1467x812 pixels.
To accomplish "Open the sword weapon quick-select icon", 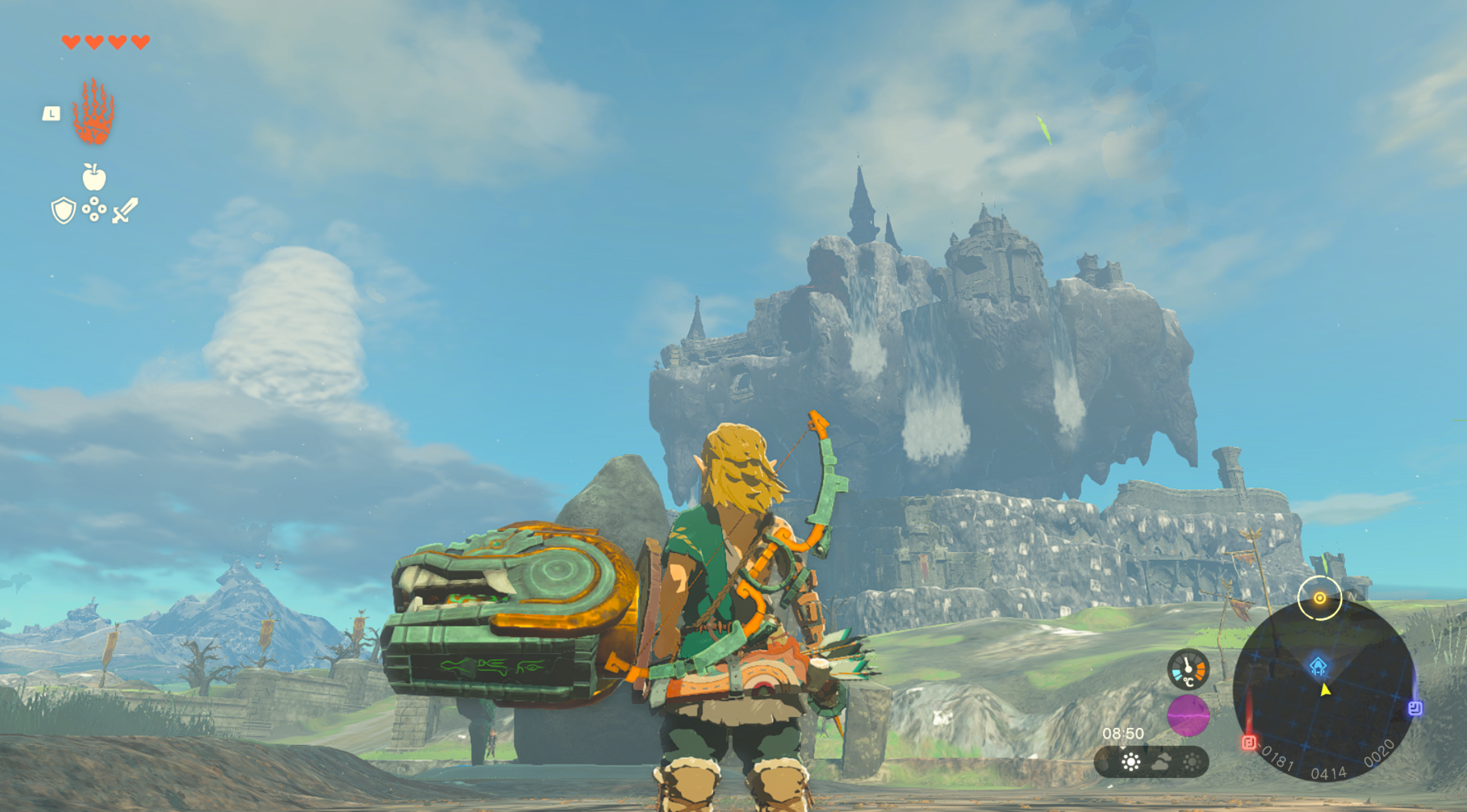I will [125, 210].
